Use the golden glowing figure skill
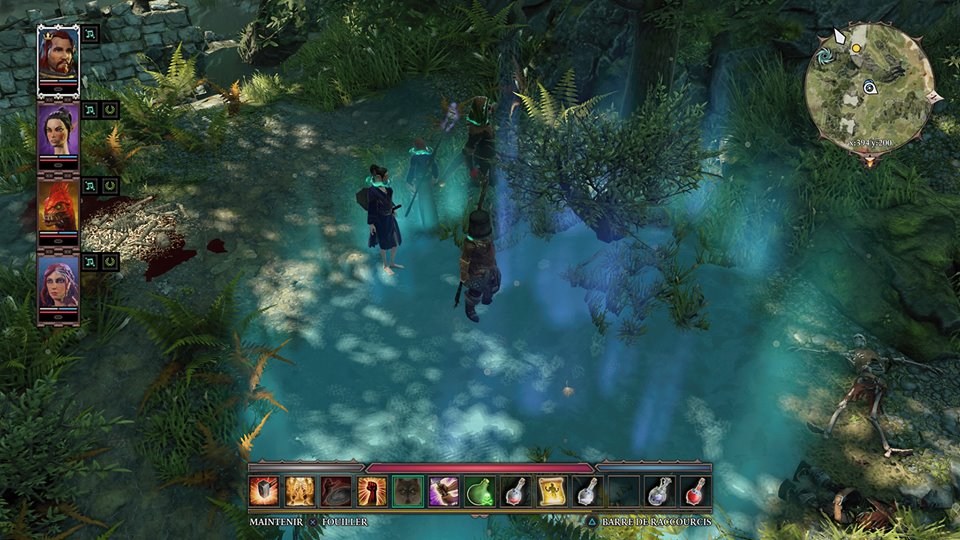960x540 pixels. (x=299, y=491)
